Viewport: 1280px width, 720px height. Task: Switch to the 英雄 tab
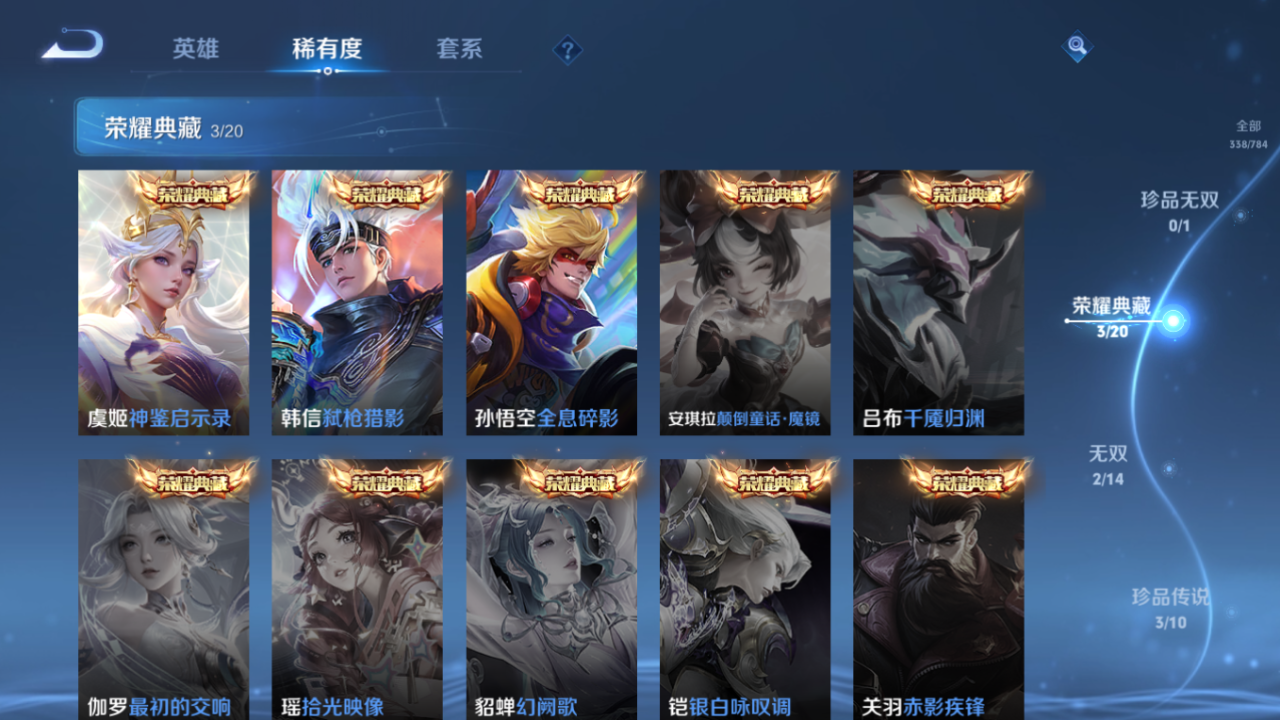(196, 48)
